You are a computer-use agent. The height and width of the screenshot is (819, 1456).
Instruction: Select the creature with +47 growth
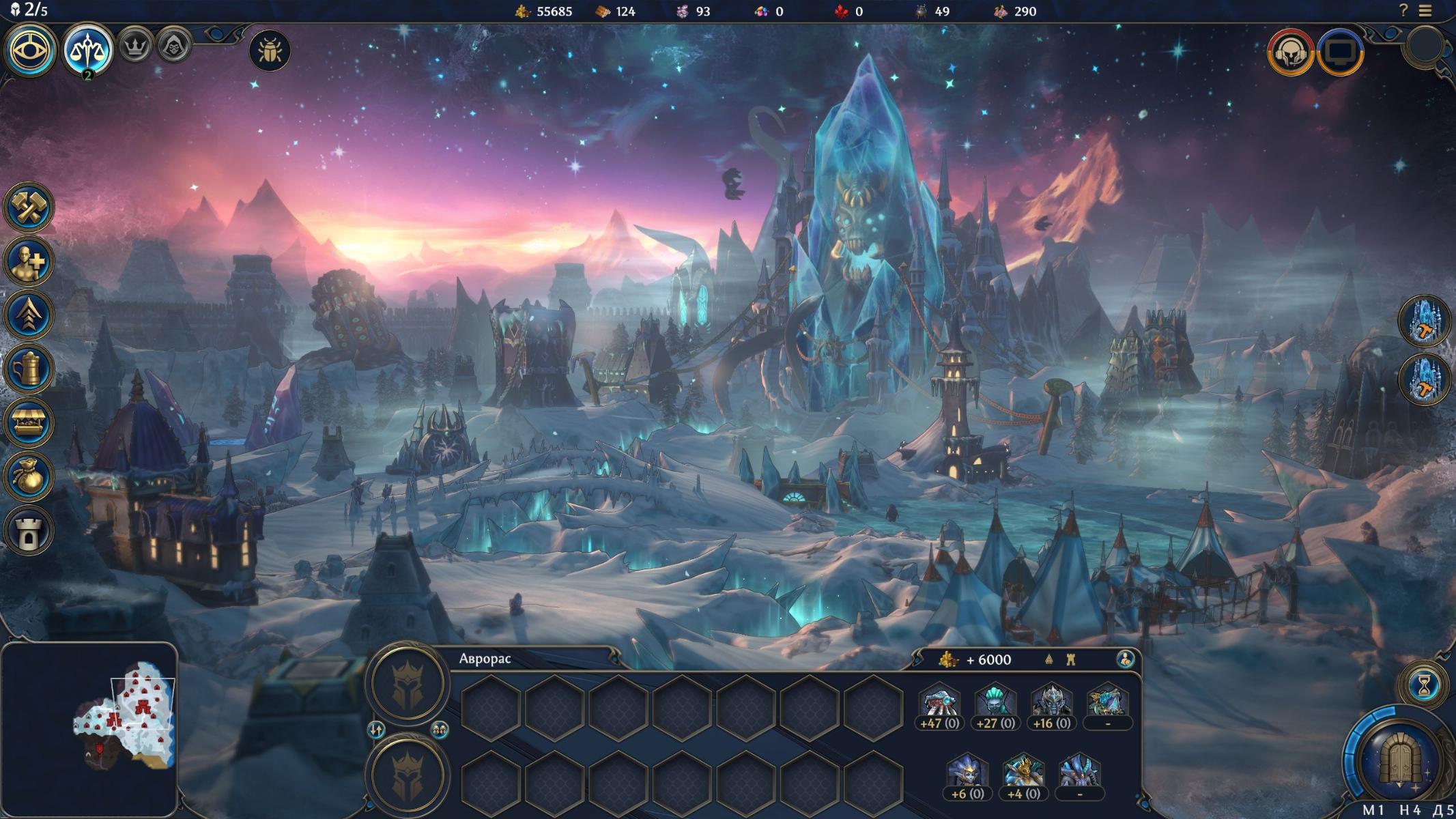pos(939,704)
